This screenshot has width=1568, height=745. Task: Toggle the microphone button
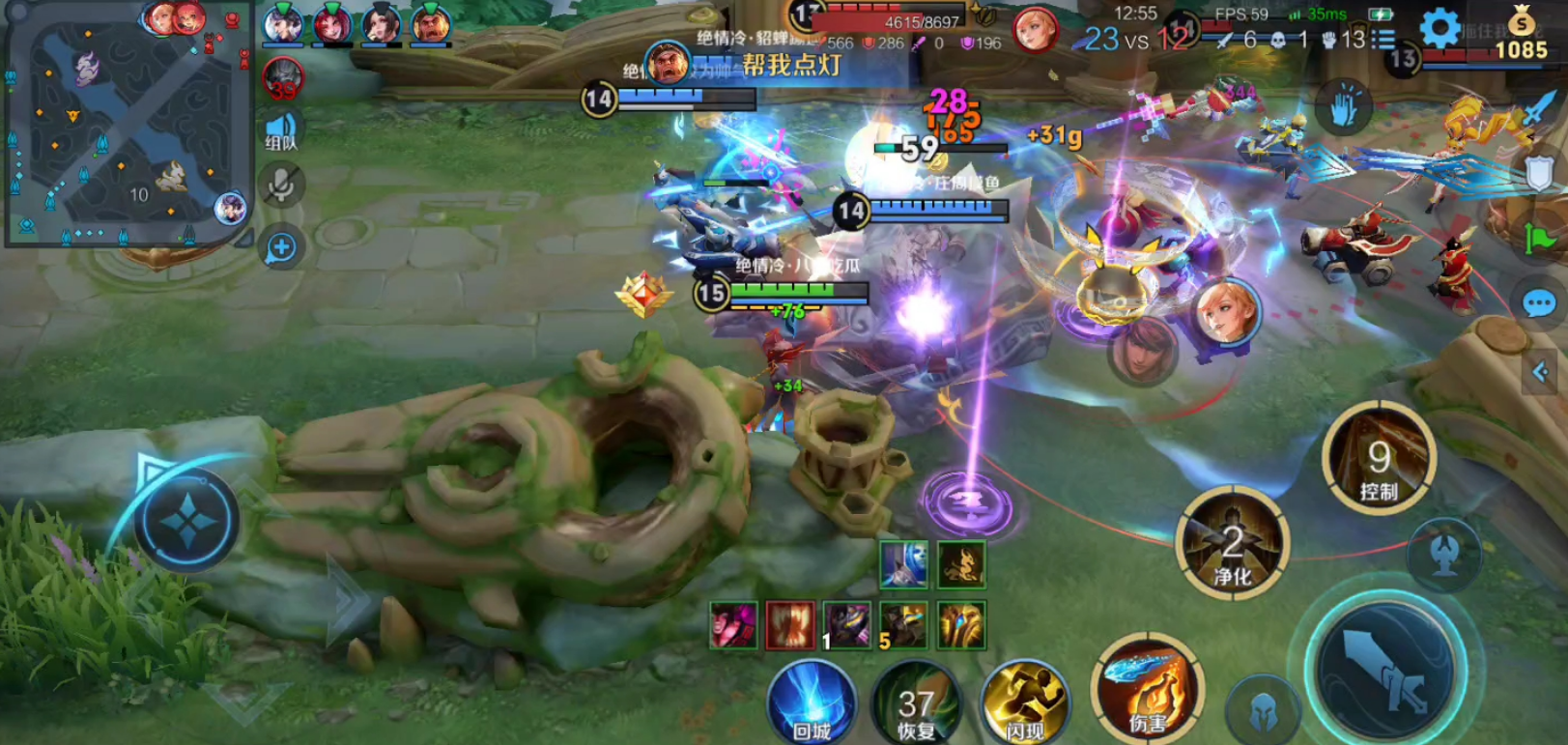pos(281,185)
